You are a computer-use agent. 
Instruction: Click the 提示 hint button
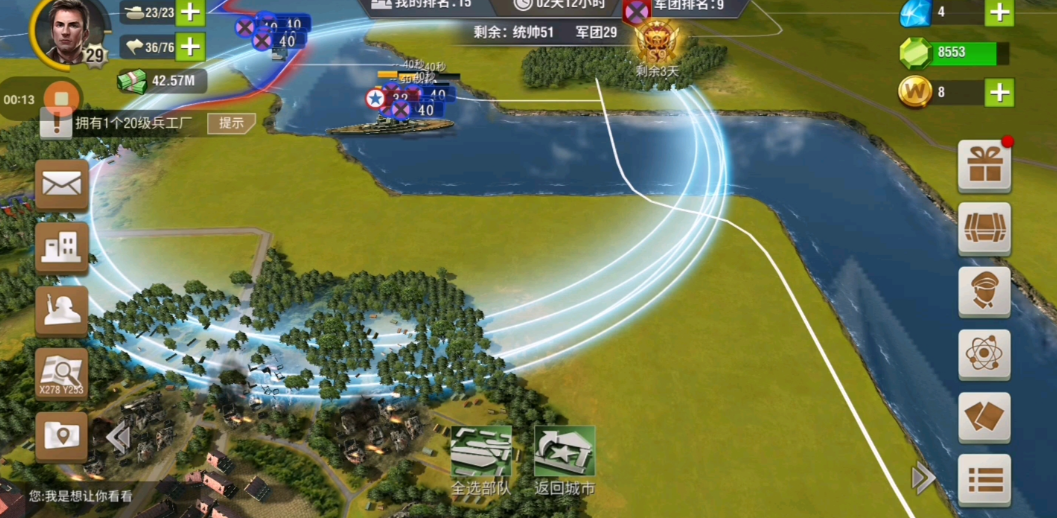pyautogui.click(x=231, y=123)
